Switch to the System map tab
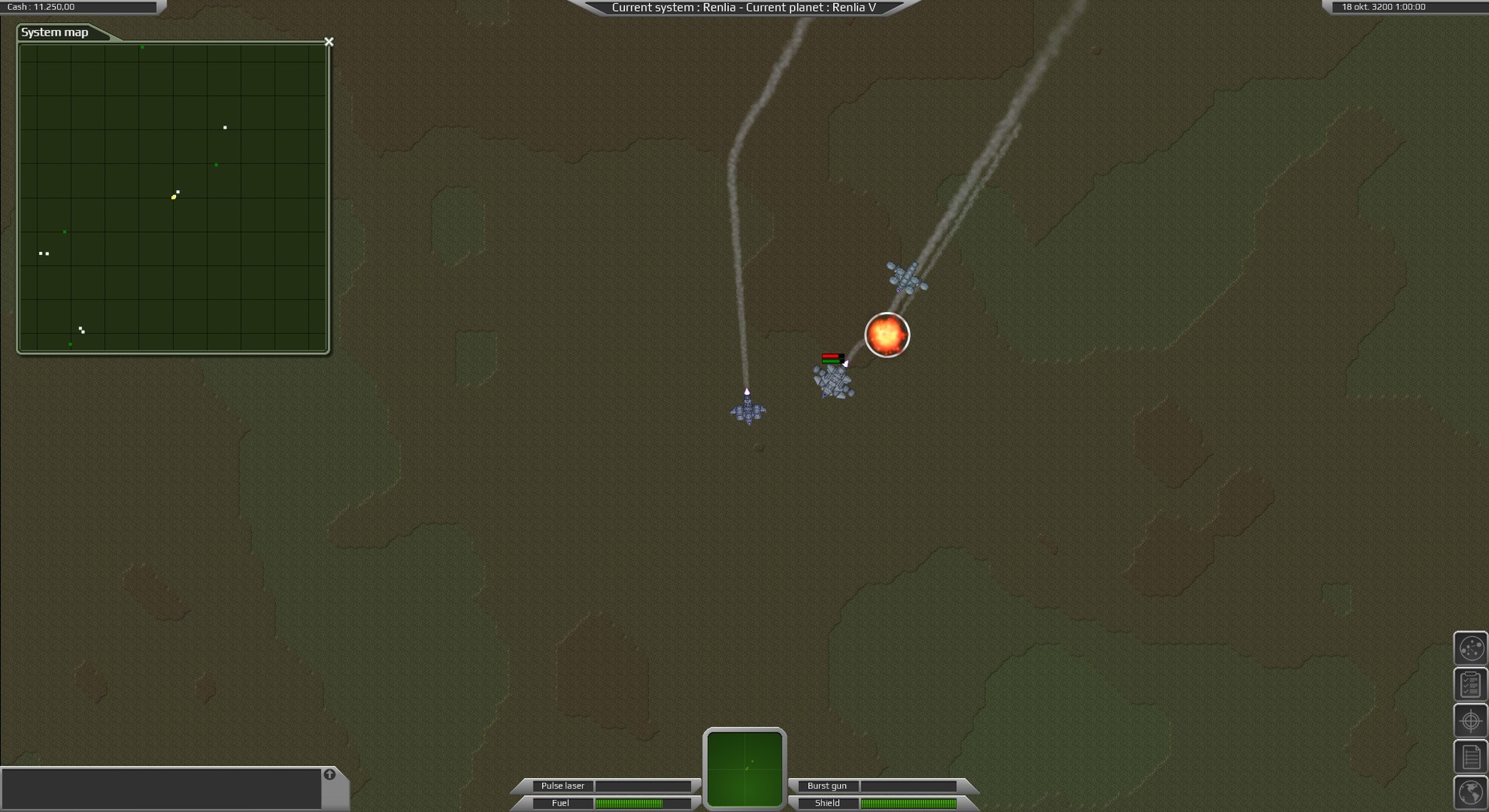The image size is (1489, 812). [54, 33]
